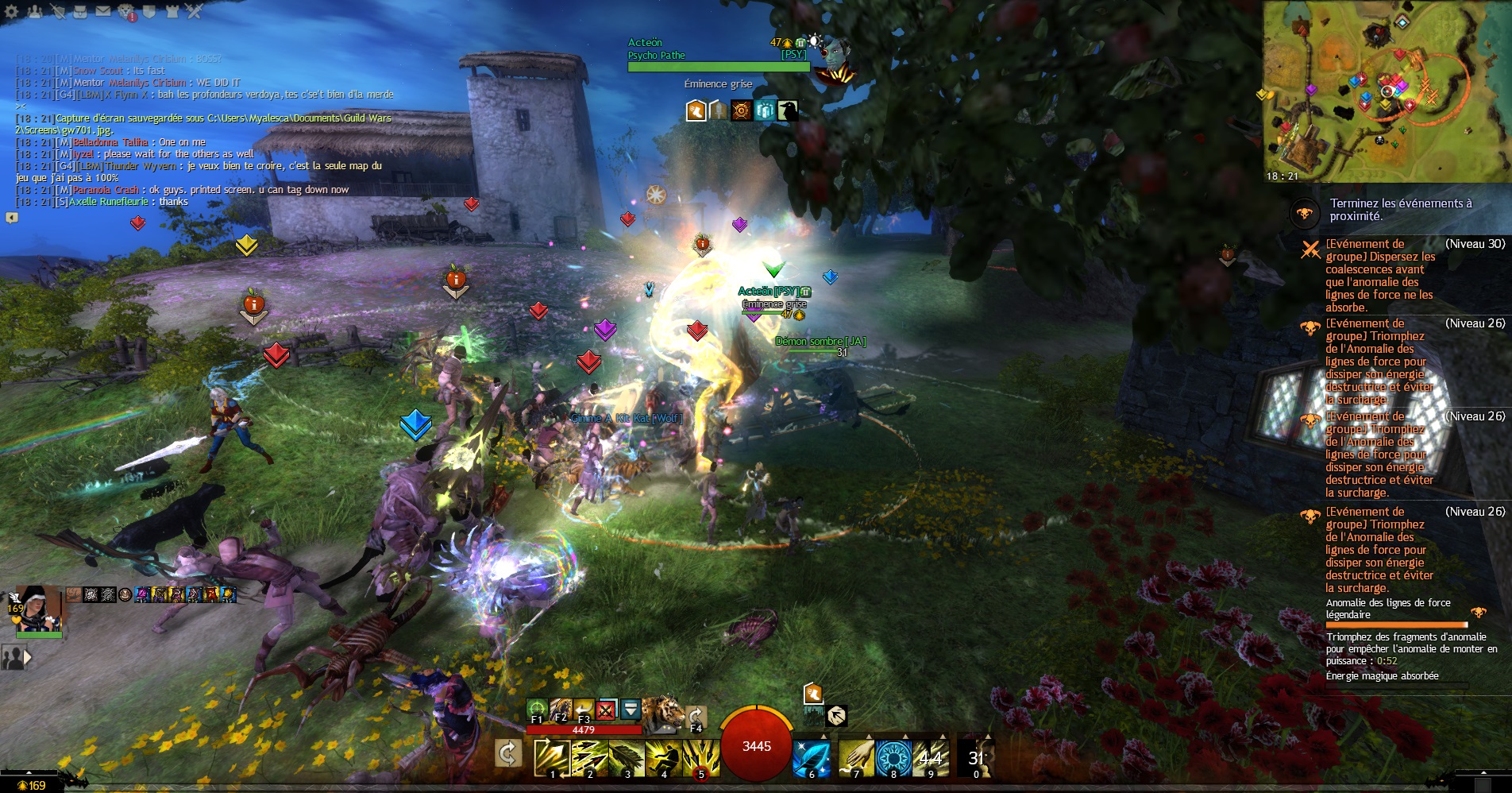This screenshot has width=1512, height=793.
Task: Open the Black Lion Trading Company icon
Action: 126,12
